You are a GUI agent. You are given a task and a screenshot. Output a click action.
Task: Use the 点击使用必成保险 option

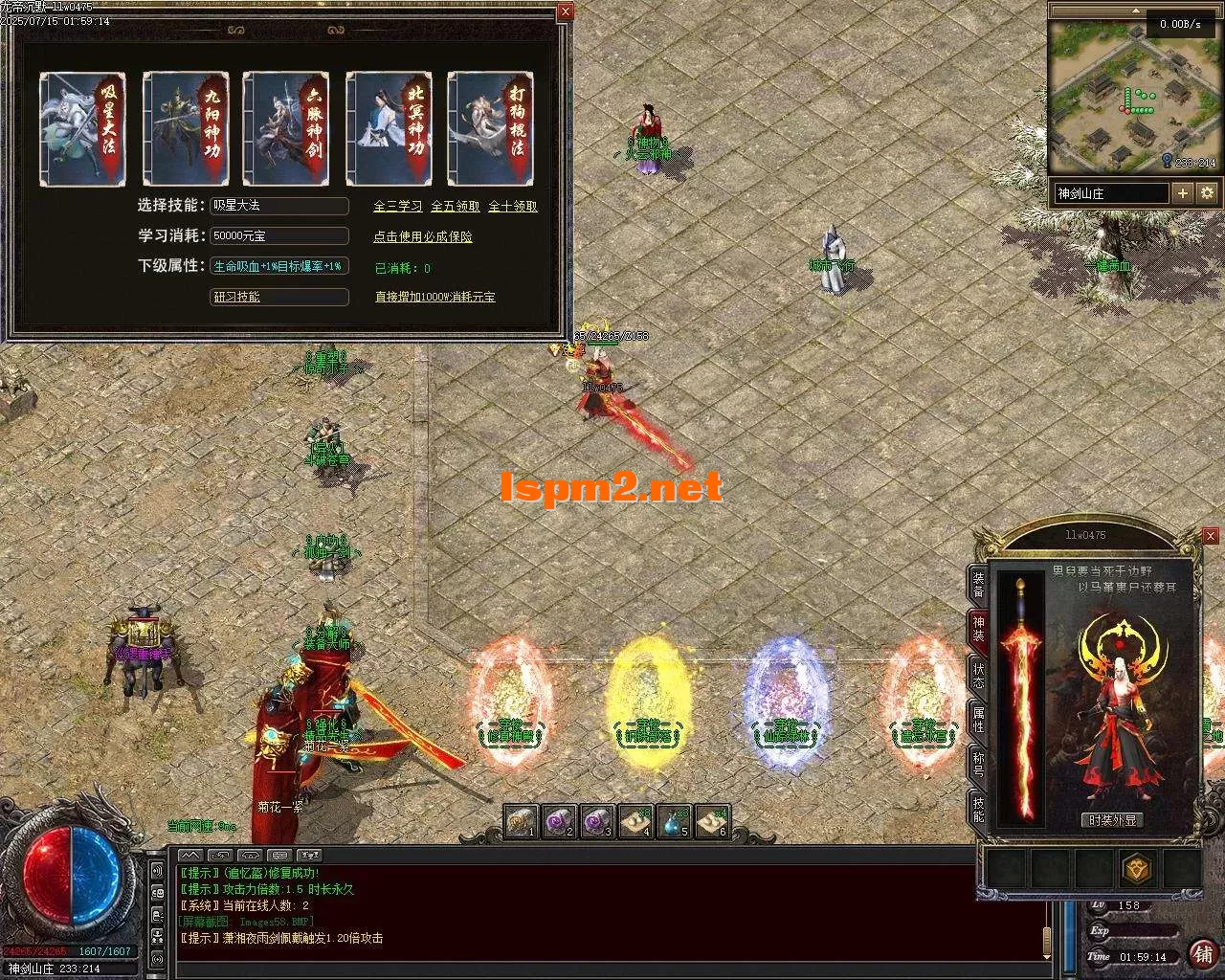click(422, 236)
